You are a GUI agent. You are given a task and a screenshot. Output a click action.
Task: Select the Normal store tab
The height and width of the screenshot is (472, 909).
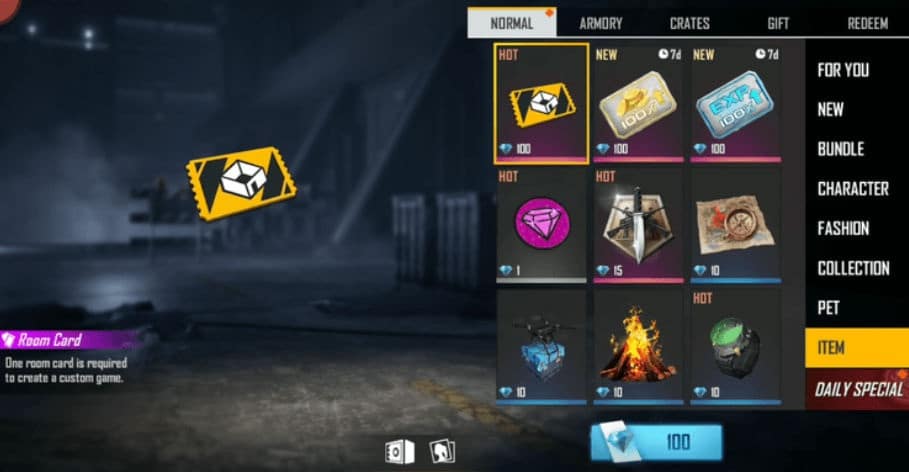click(512, 24)
